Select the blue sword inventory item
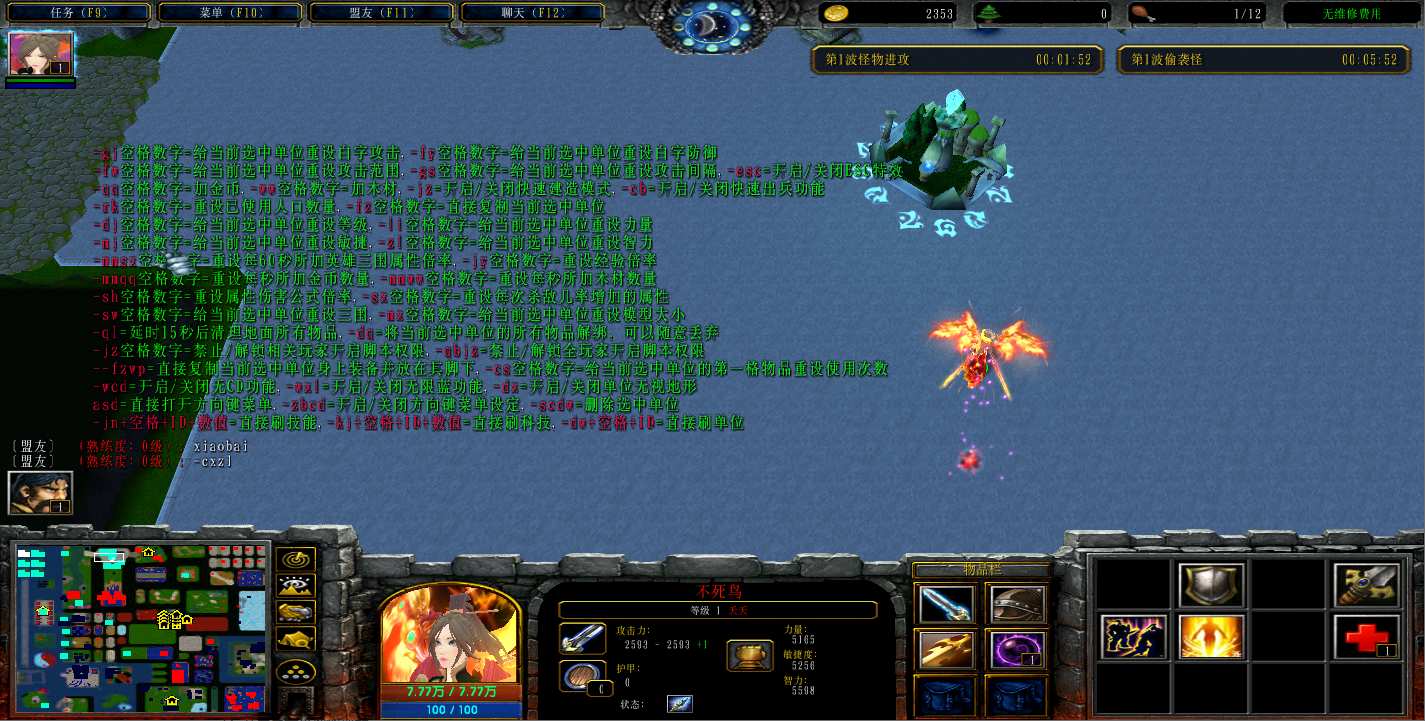This screenshot has height=721, width=1425. point(945,603)
